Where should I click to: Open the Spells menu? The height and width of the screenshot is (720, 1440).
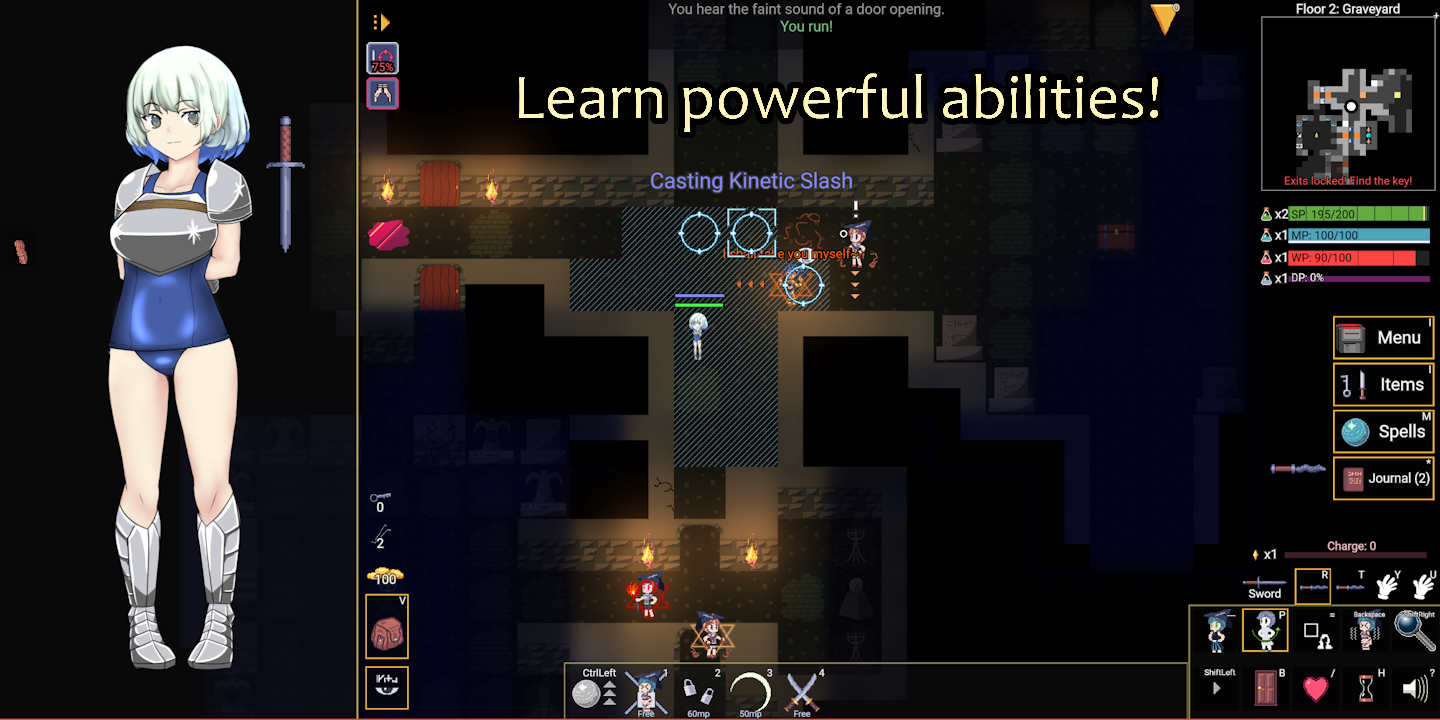[1384, 431]
